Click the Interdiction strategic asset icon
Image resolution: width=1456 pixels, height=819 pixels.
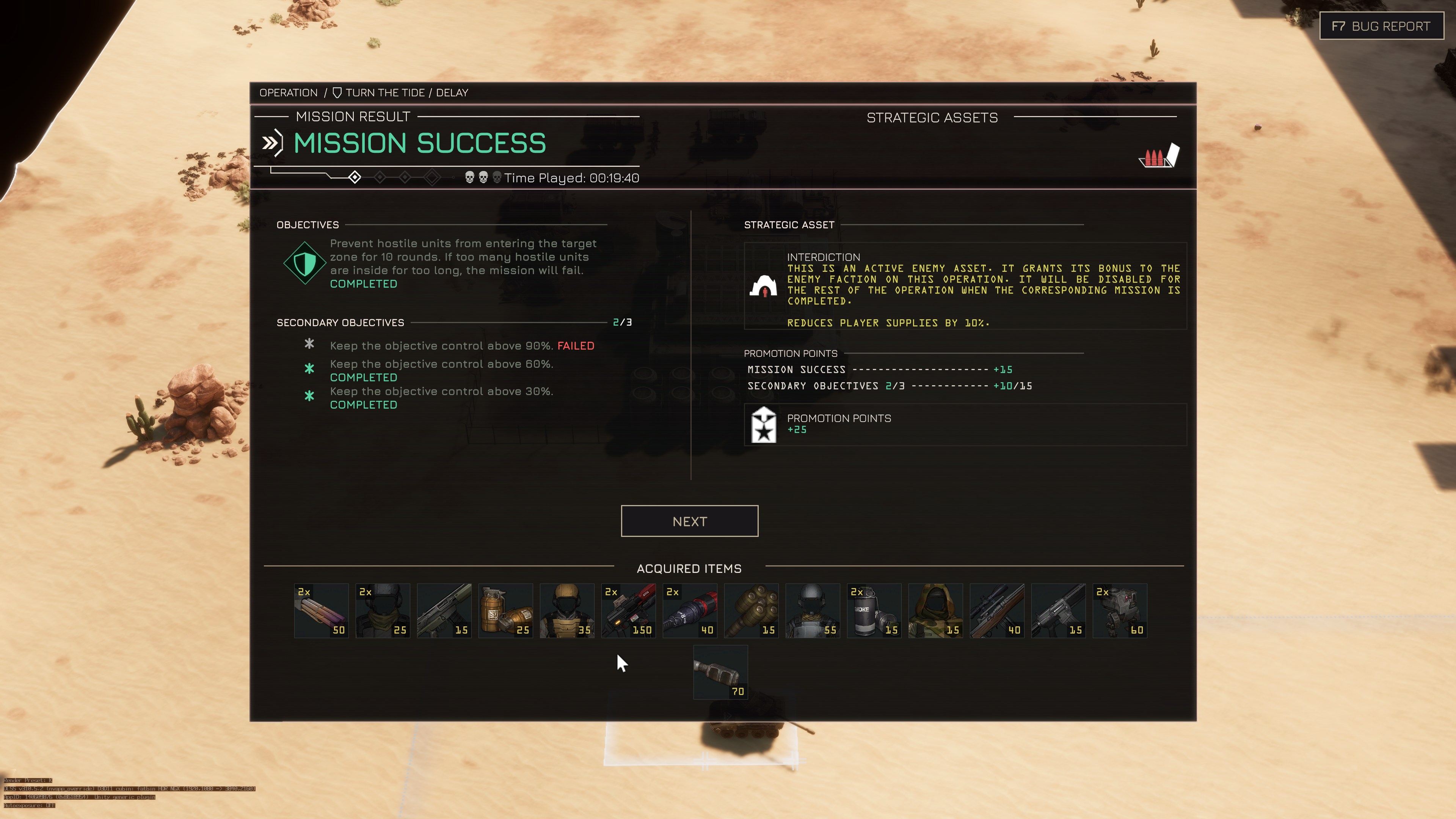763,286
